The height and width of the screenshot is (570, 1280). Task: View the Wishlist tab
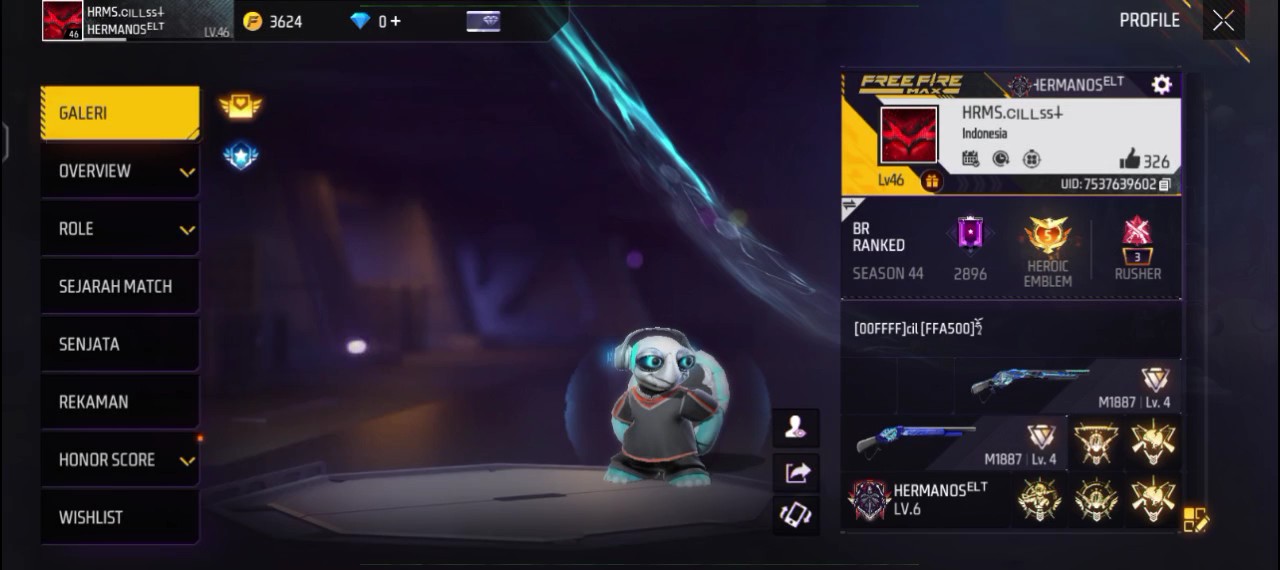pyautogui.click(x=120, y=517)
